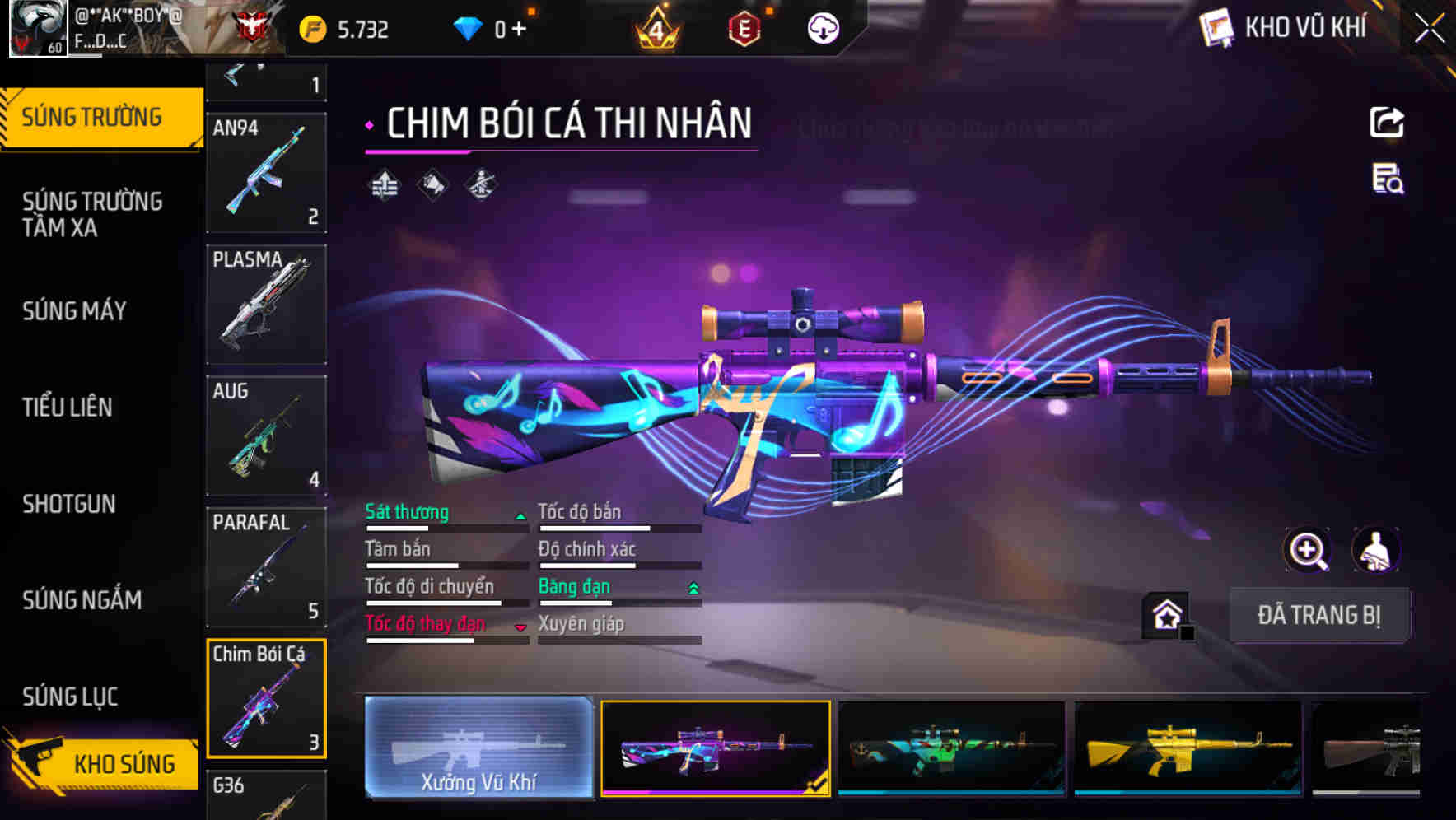The width and height of the screenshot is (1456, 820).
Task: Toggle the character preview icon
Action: tap(1376, 550)
